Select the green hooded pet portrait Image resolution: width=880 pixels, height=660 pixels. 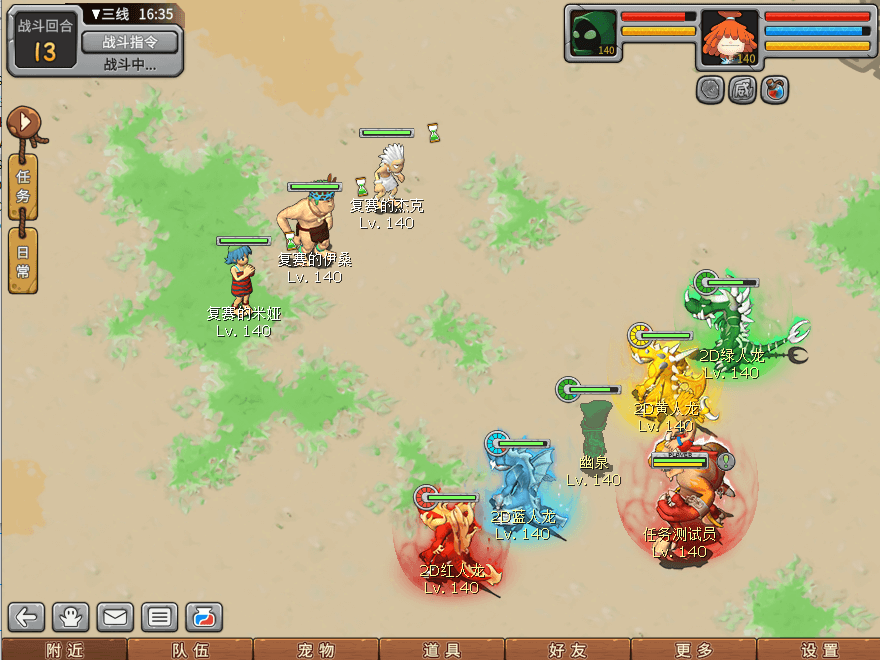[593, 35]
